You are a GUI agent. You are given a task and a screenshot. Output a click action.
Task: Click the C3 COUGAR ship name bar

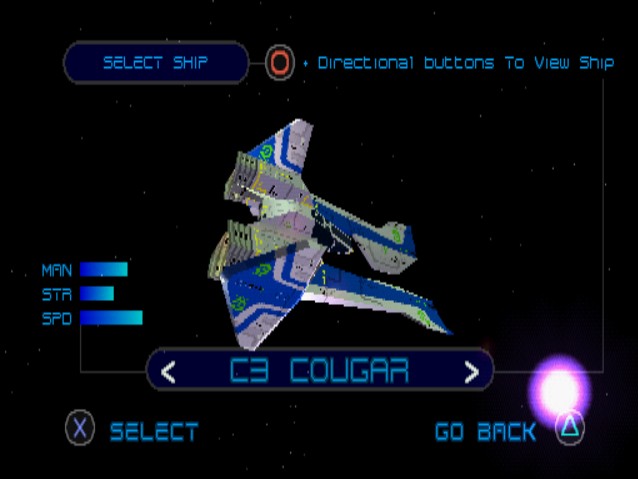(319, 371)
